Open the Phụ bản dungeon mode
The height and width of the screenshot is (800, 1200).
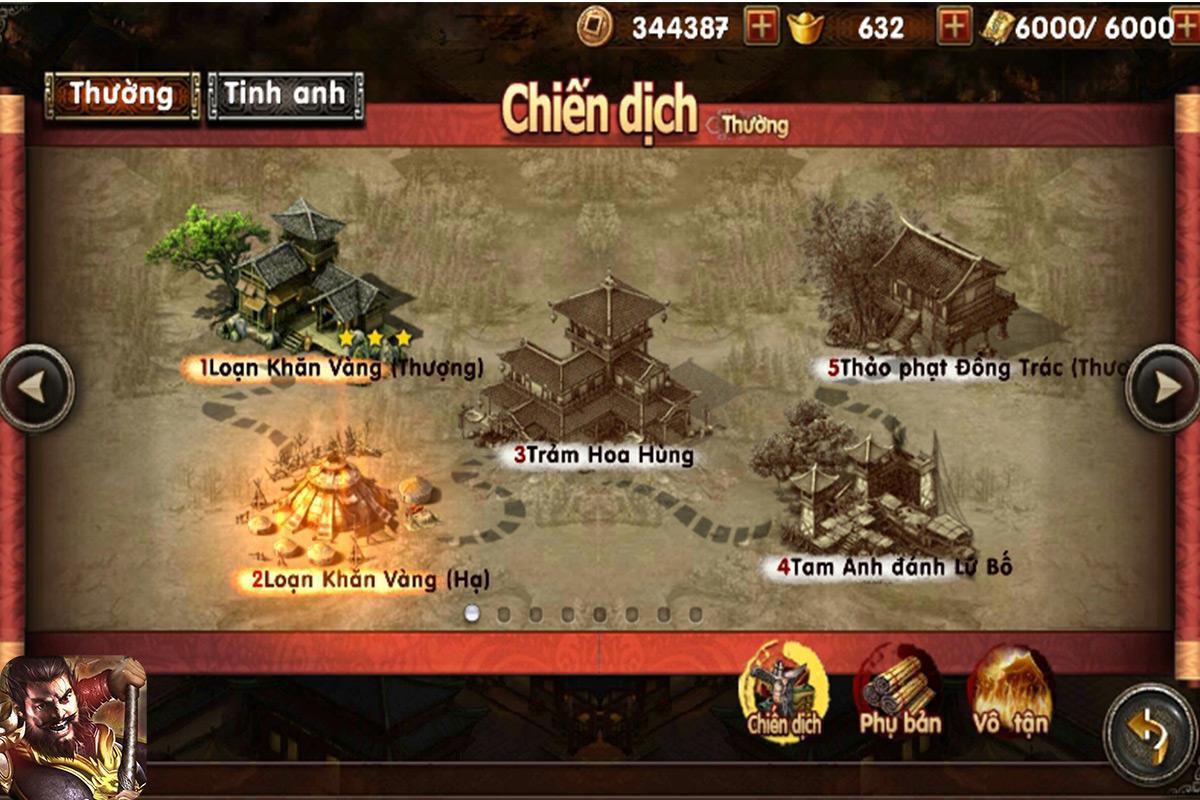pyautogui.click(x=899, y=692)
